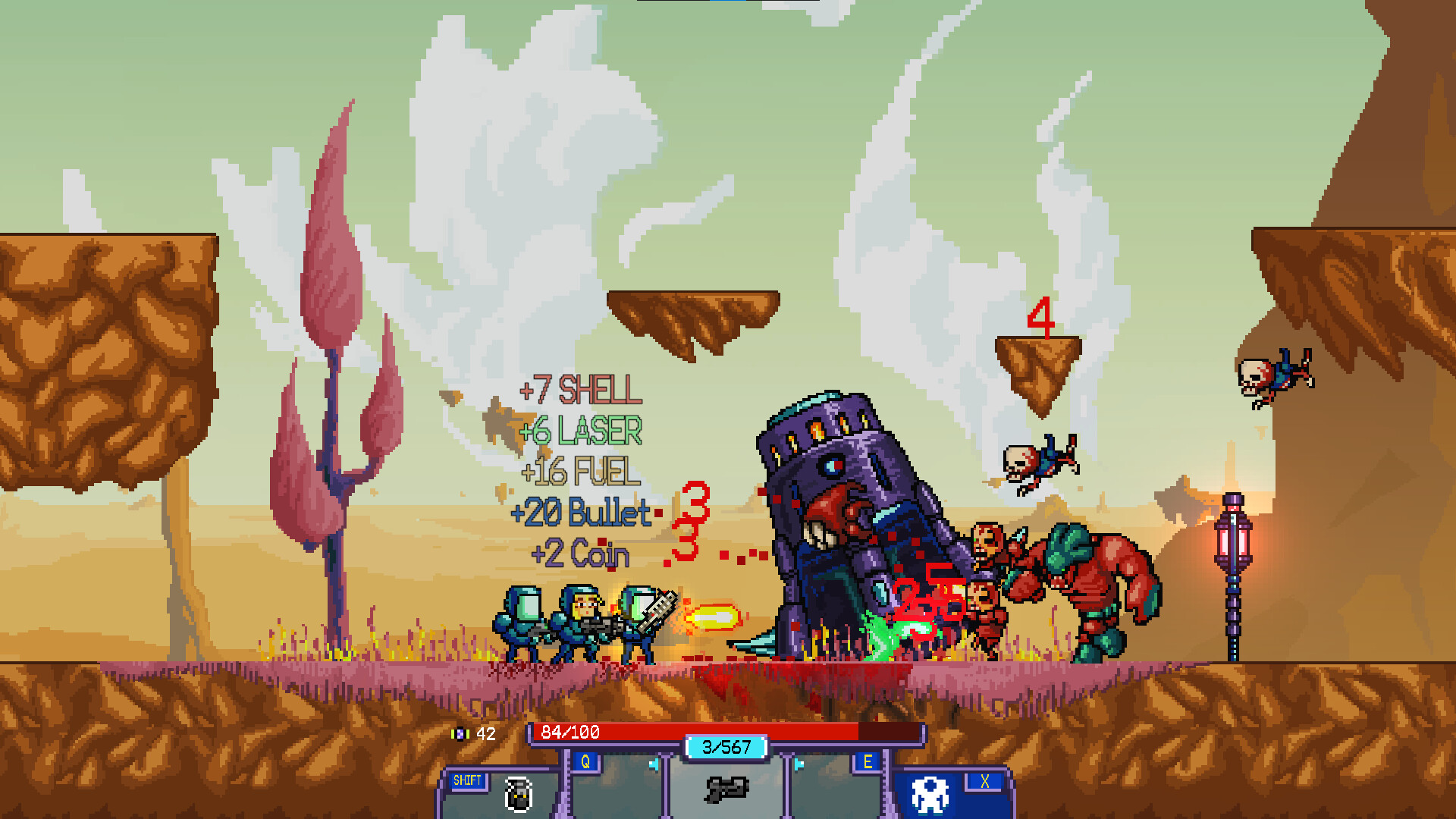Click the cyan 3/567 ammo counter button
This screenshot has height=819, width=1456.
point(726,748)
